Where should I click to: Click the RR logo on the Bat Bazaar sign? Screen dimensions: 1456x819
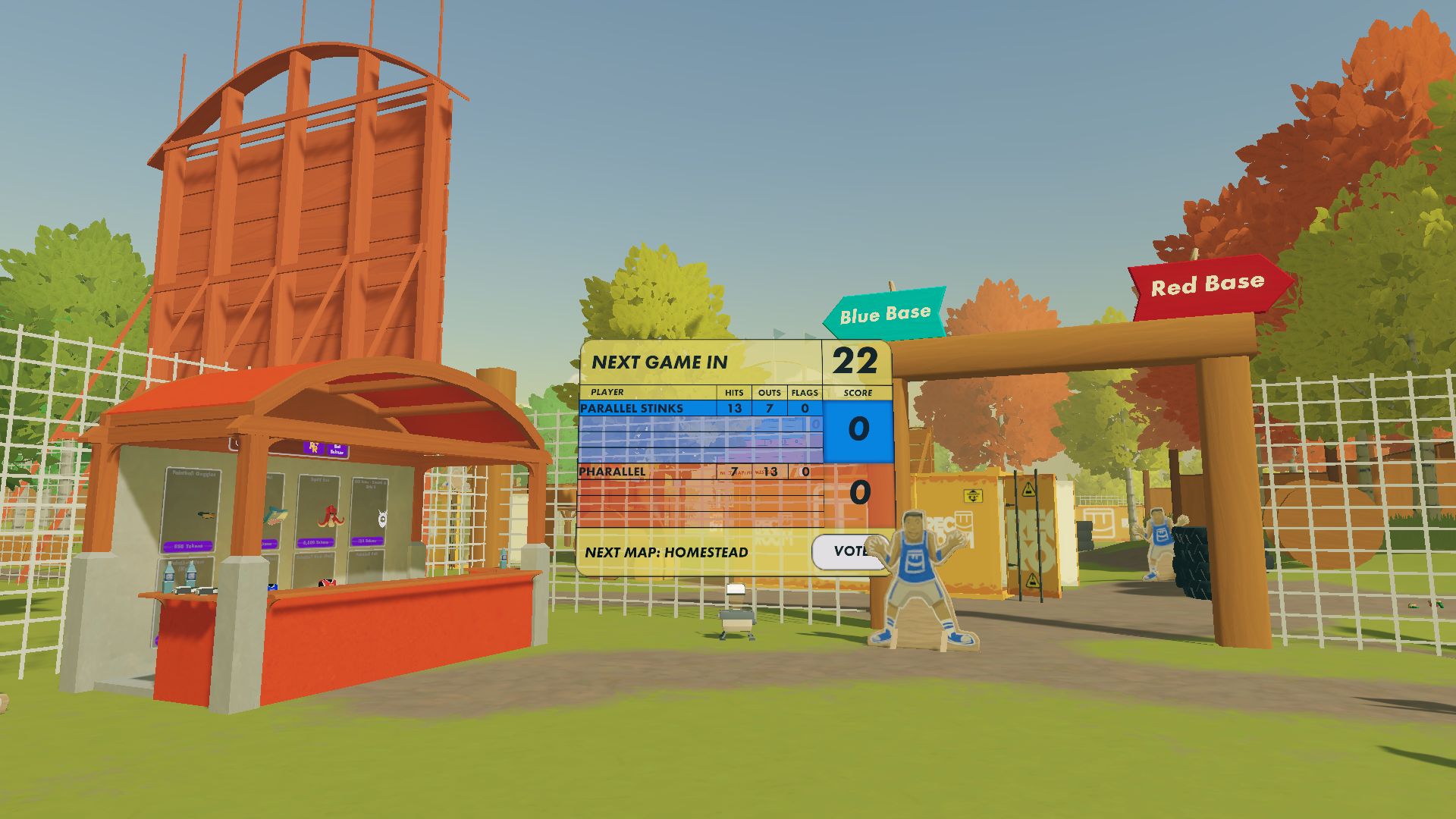[x=313, y=447]
